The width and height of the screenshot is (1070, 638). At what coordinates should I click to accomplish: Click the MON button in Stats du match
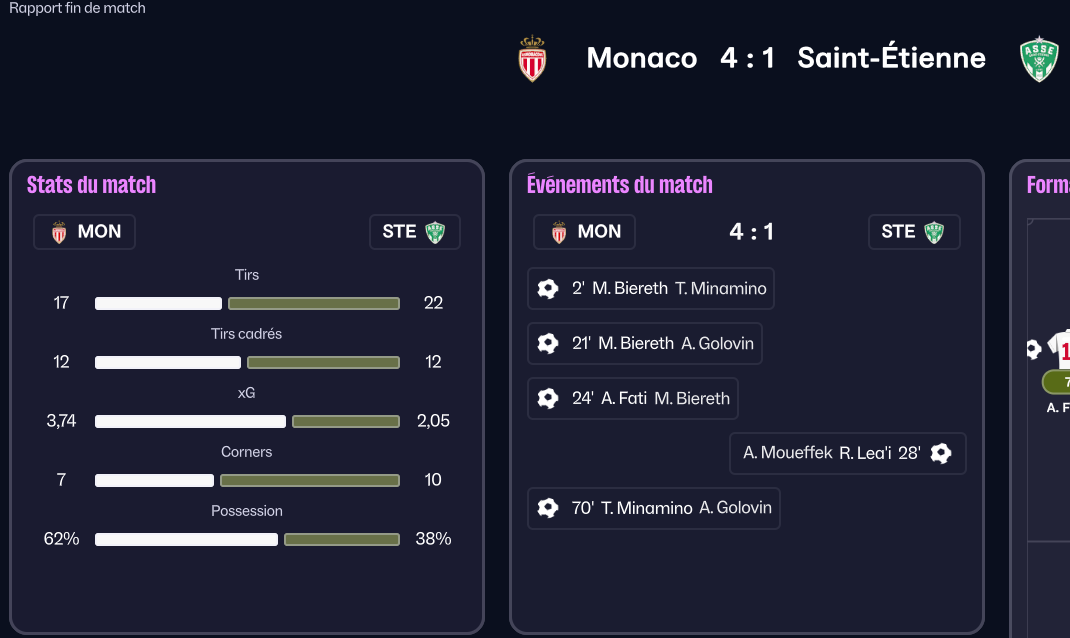click(x=84, y=232)
